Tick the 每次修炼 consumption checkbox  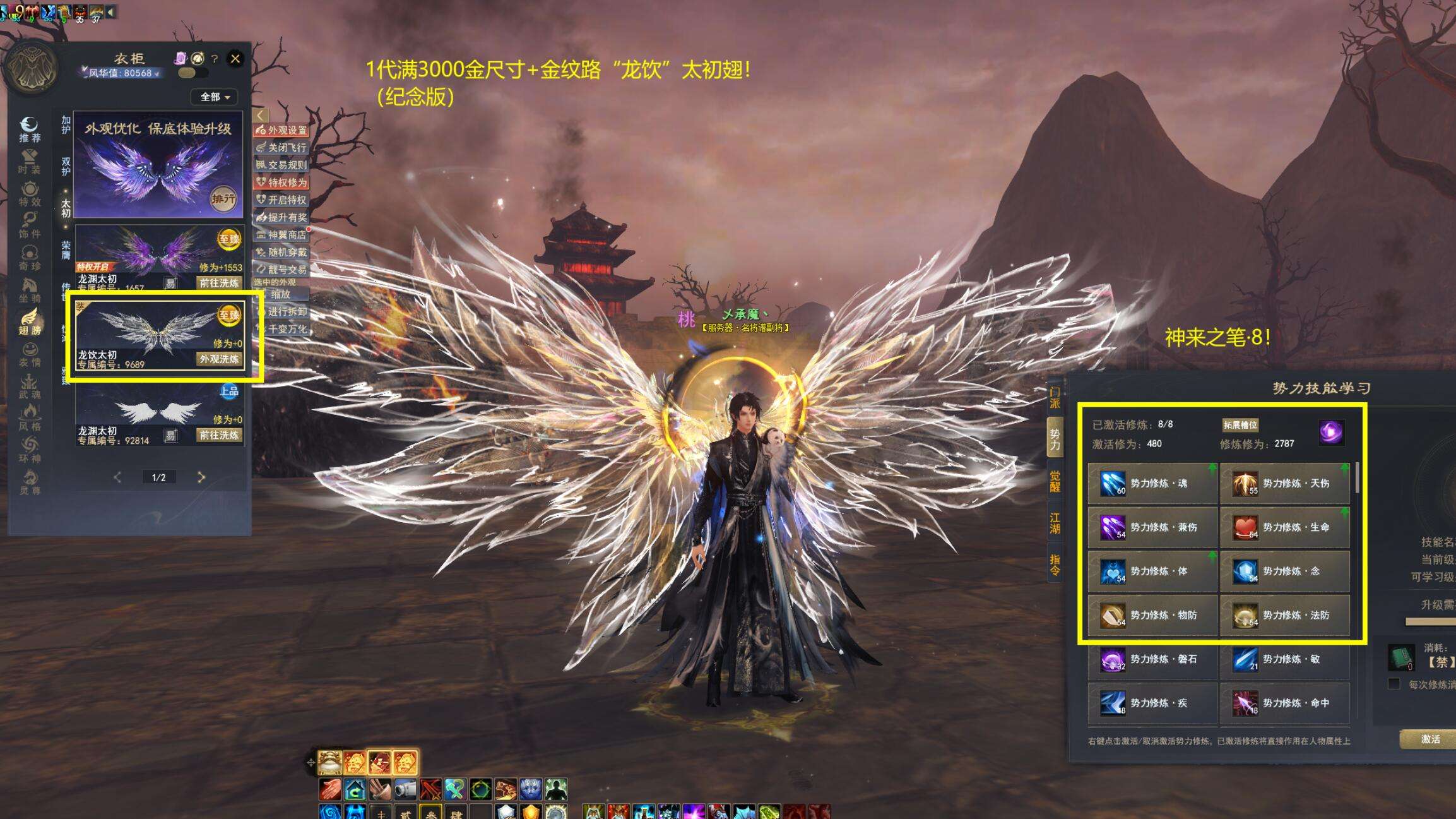[1394, 684]
